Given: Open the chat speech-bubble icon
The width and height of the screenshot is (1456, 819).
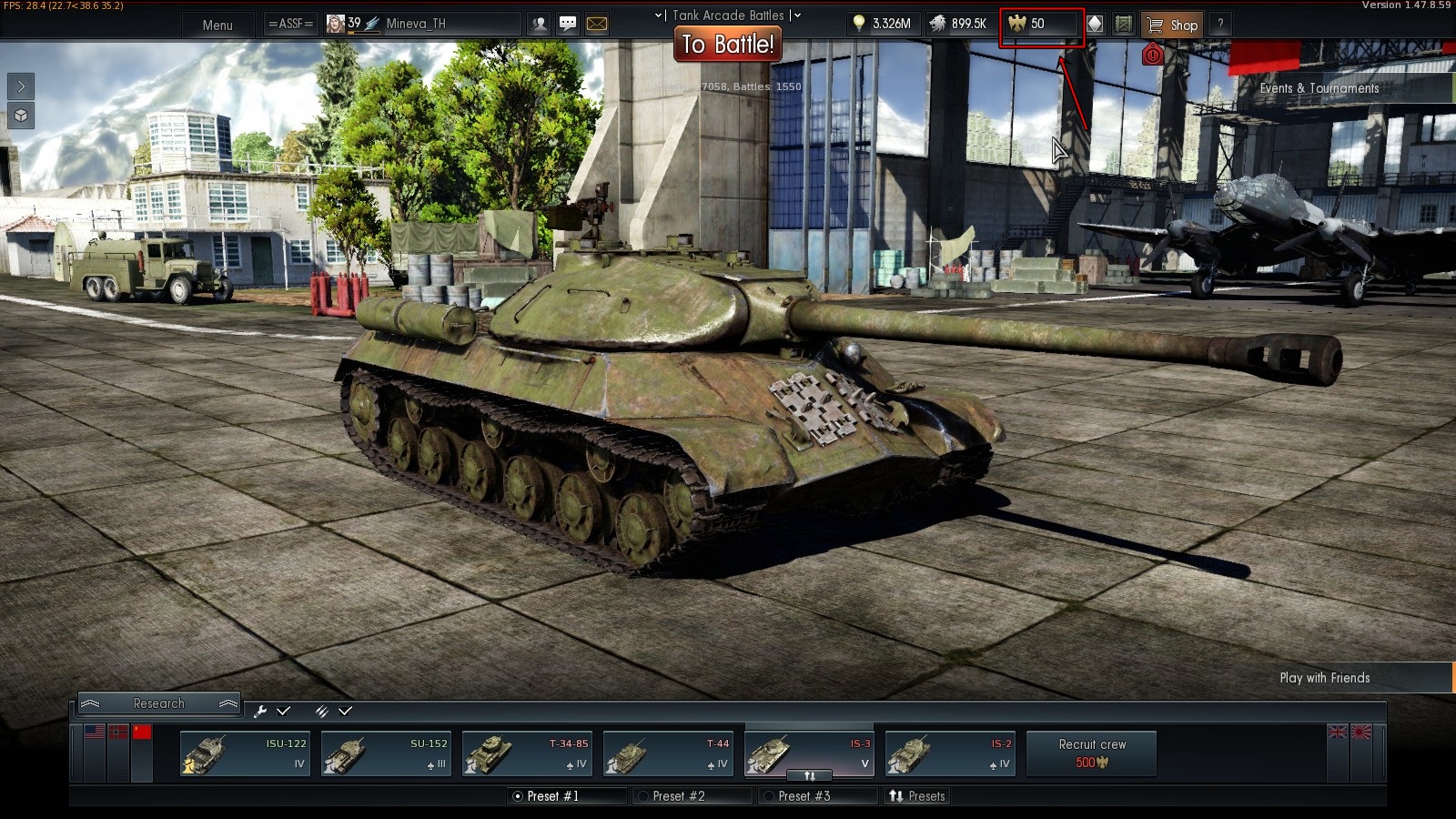Looking at the screenshot, I should [x=568, y=24].
